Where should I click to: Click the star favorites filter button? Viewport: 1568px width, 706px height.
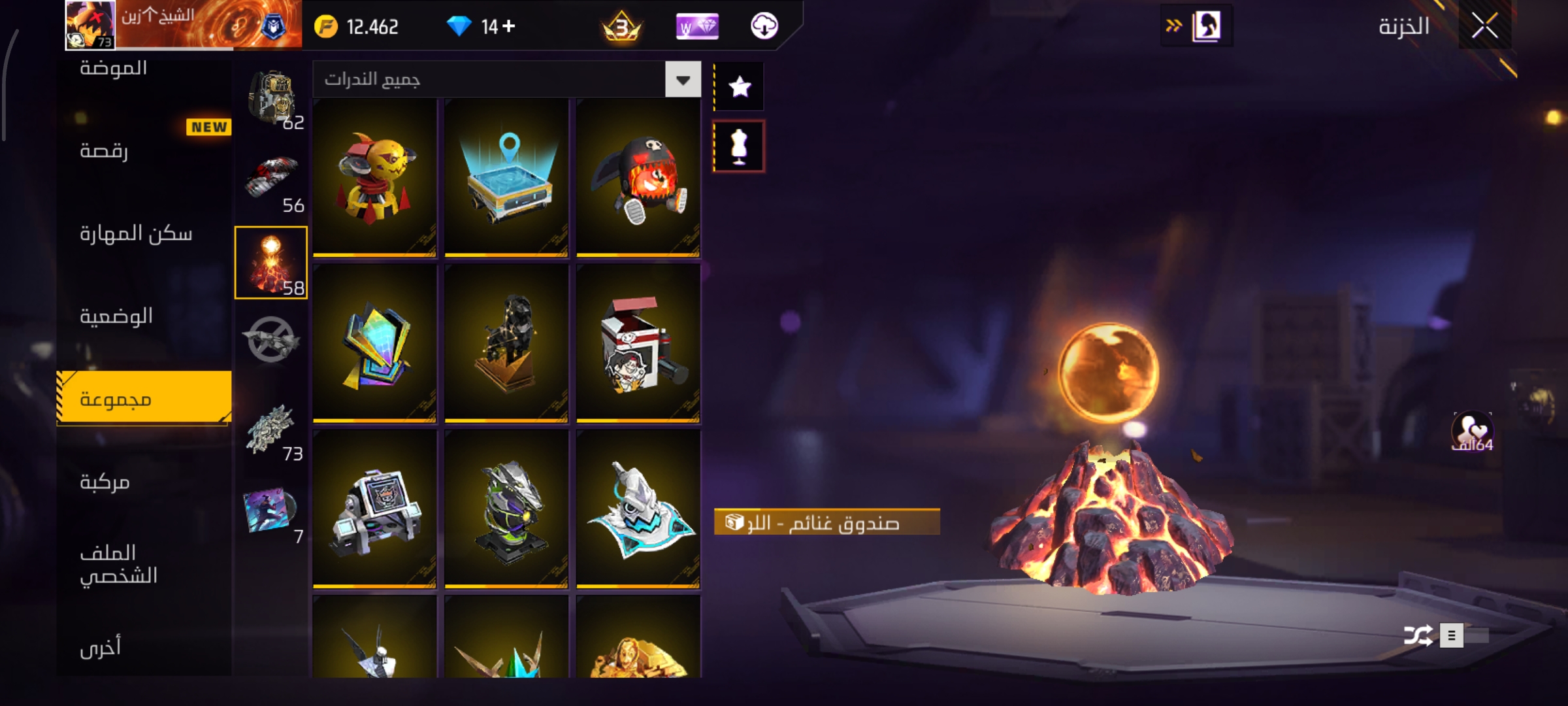[739, 87]
